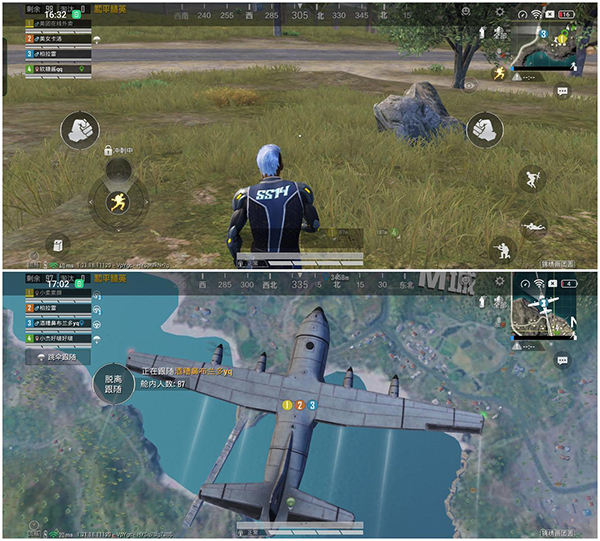
Task: Click the 跳伞跟随 parachute follow button
Action: 59,356
